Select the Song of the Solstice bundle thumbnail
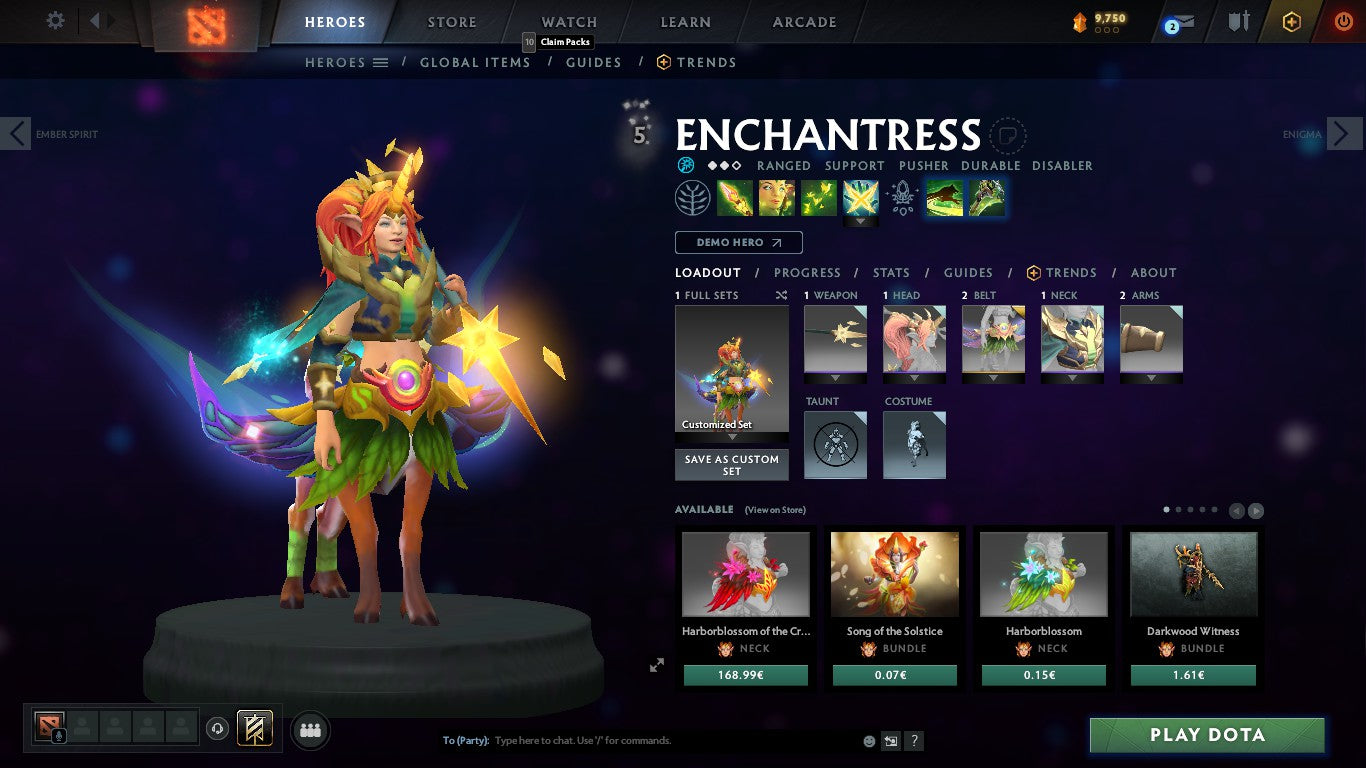The width and height of the screenshot is (1366, 768). tap(894, 574)
